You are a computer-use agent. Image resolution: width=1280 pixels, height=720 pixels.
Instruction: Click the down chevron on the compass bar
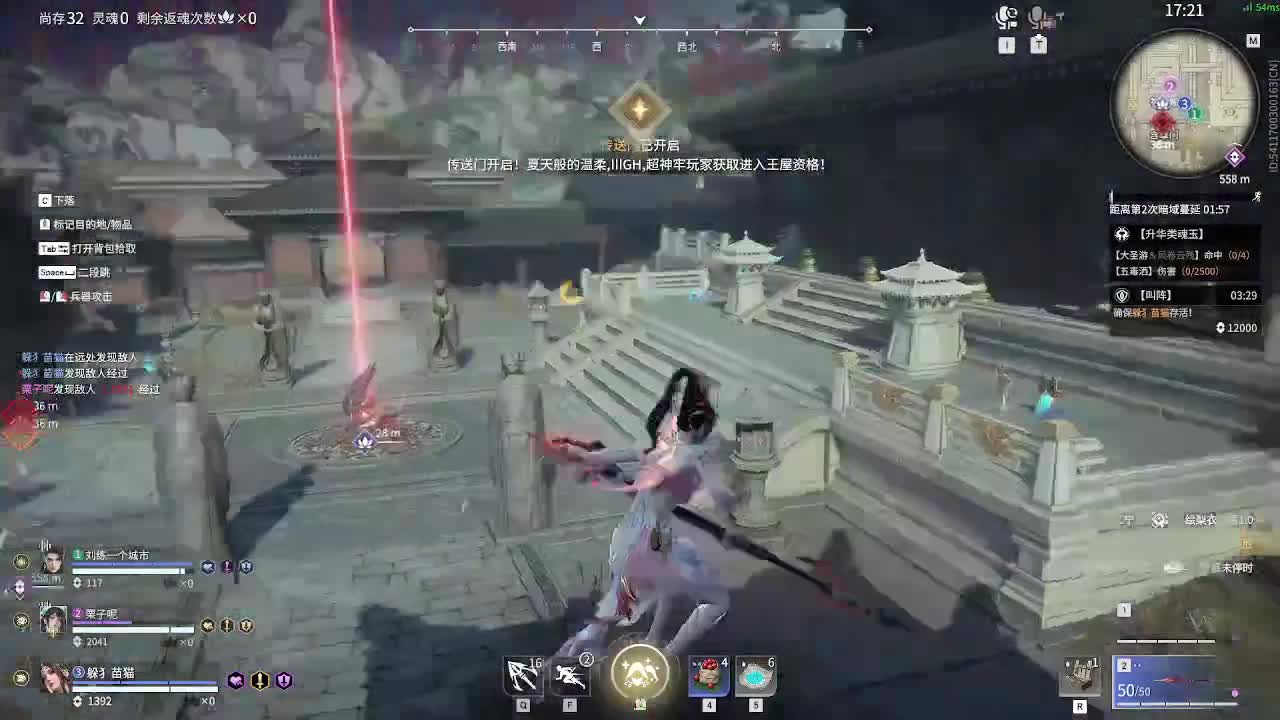tap(639, 18)
